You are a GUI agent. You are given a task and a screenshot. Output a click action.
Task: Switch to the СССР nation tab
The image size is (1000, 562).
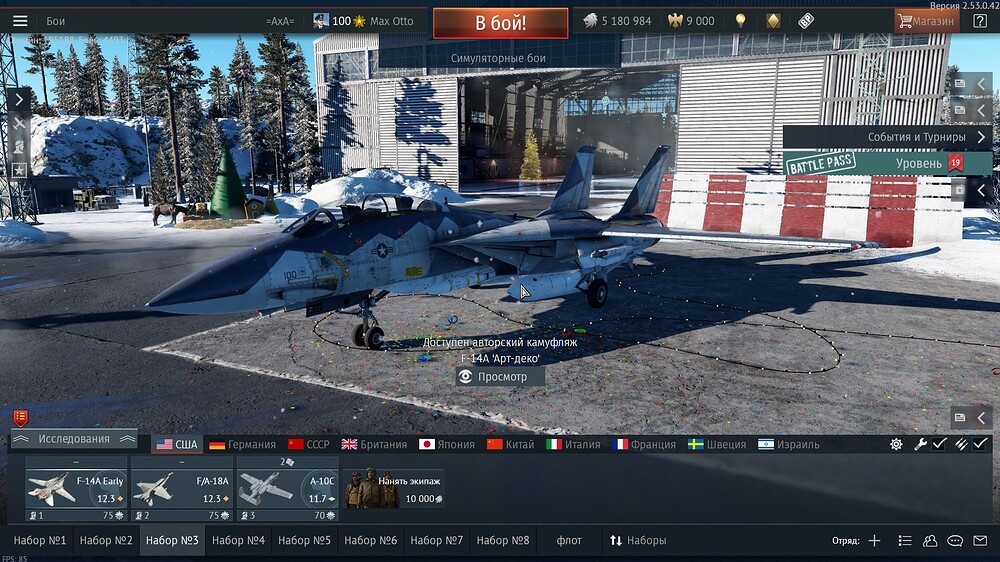pos(308,444)
